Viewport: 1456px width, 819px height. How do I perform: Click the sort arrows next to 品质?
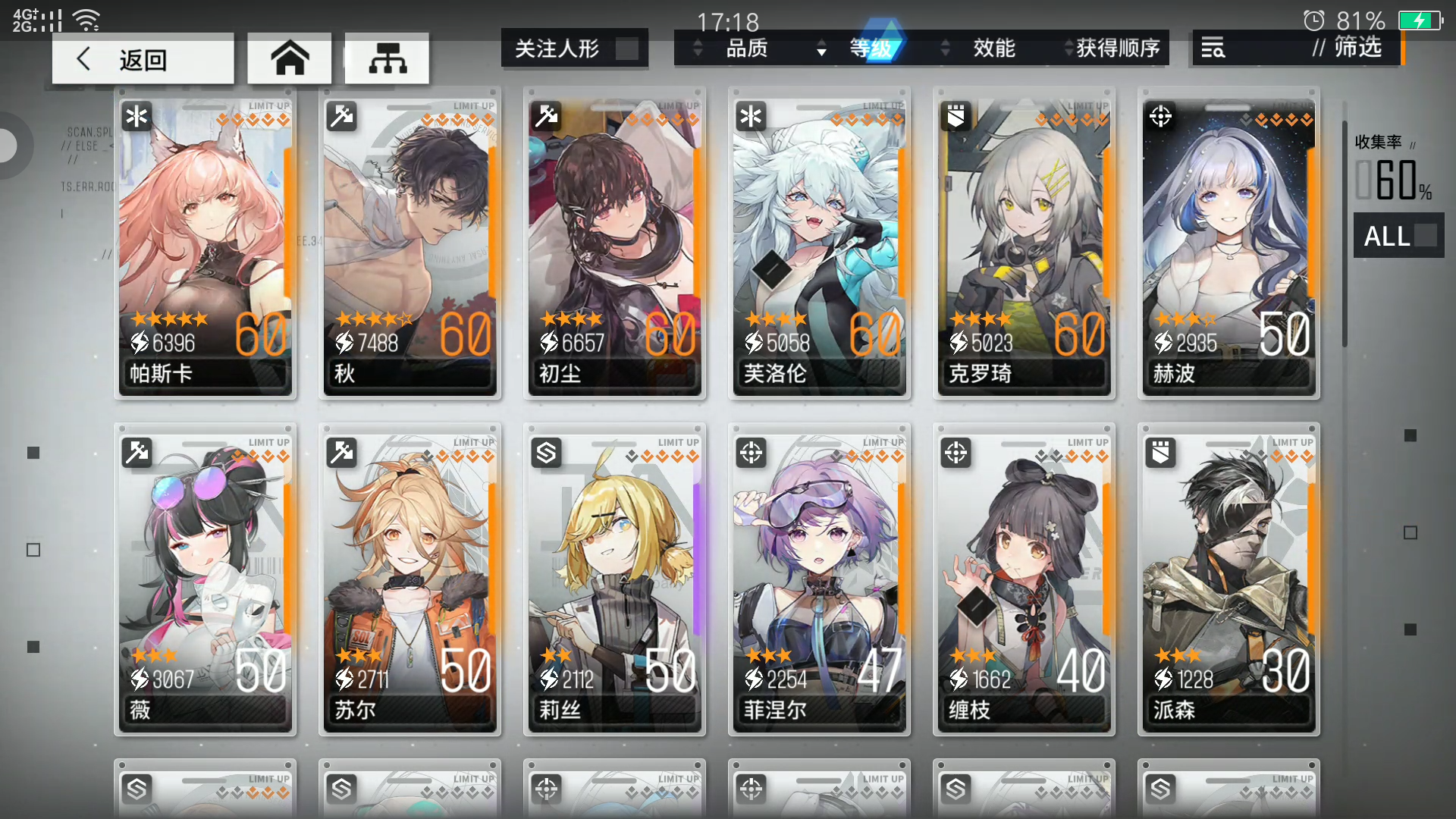click(698, 48)
